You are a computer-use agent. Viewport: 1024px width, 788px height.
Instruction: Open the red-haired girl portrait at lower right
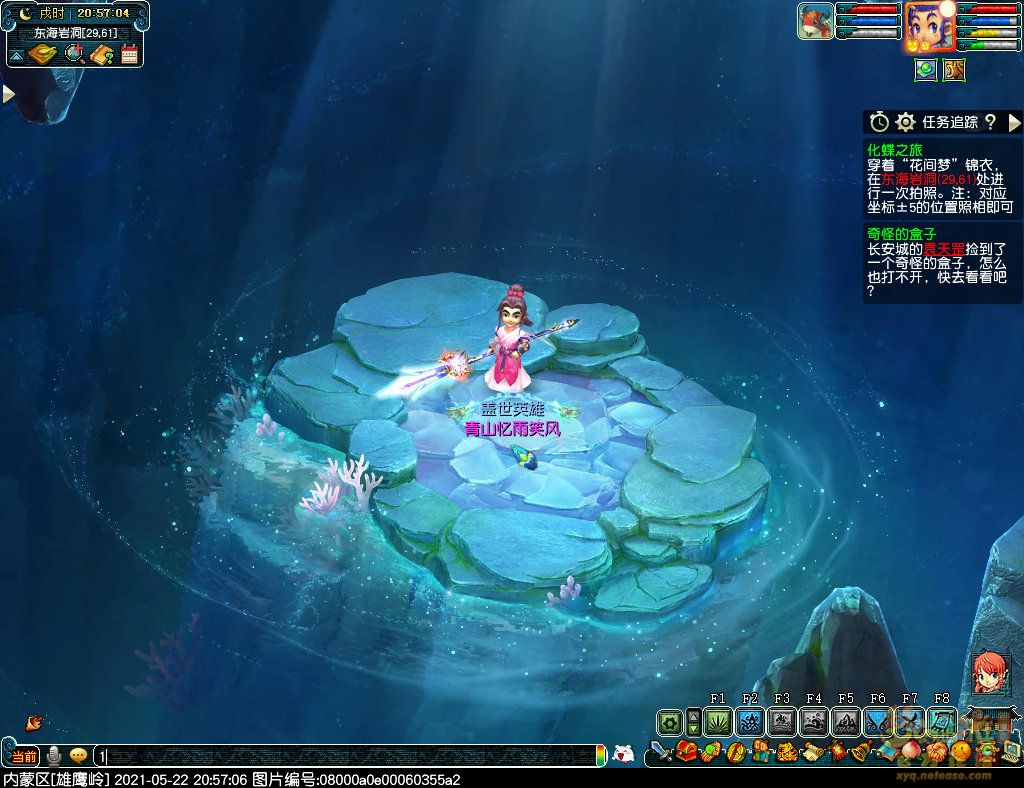click(x=990, y=673)
